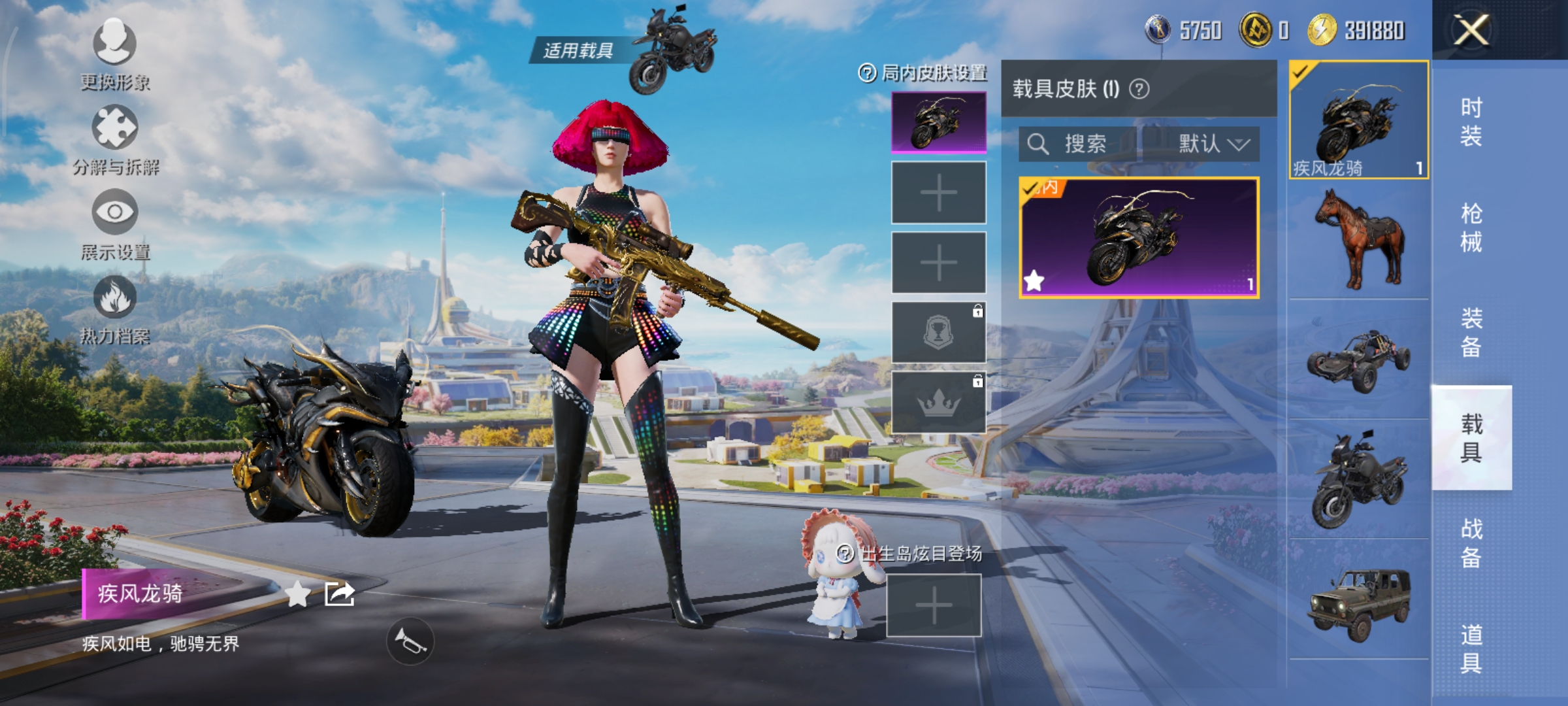Share the 疾风龙骑 skin

pyautogui.click(x=340, y=594)
